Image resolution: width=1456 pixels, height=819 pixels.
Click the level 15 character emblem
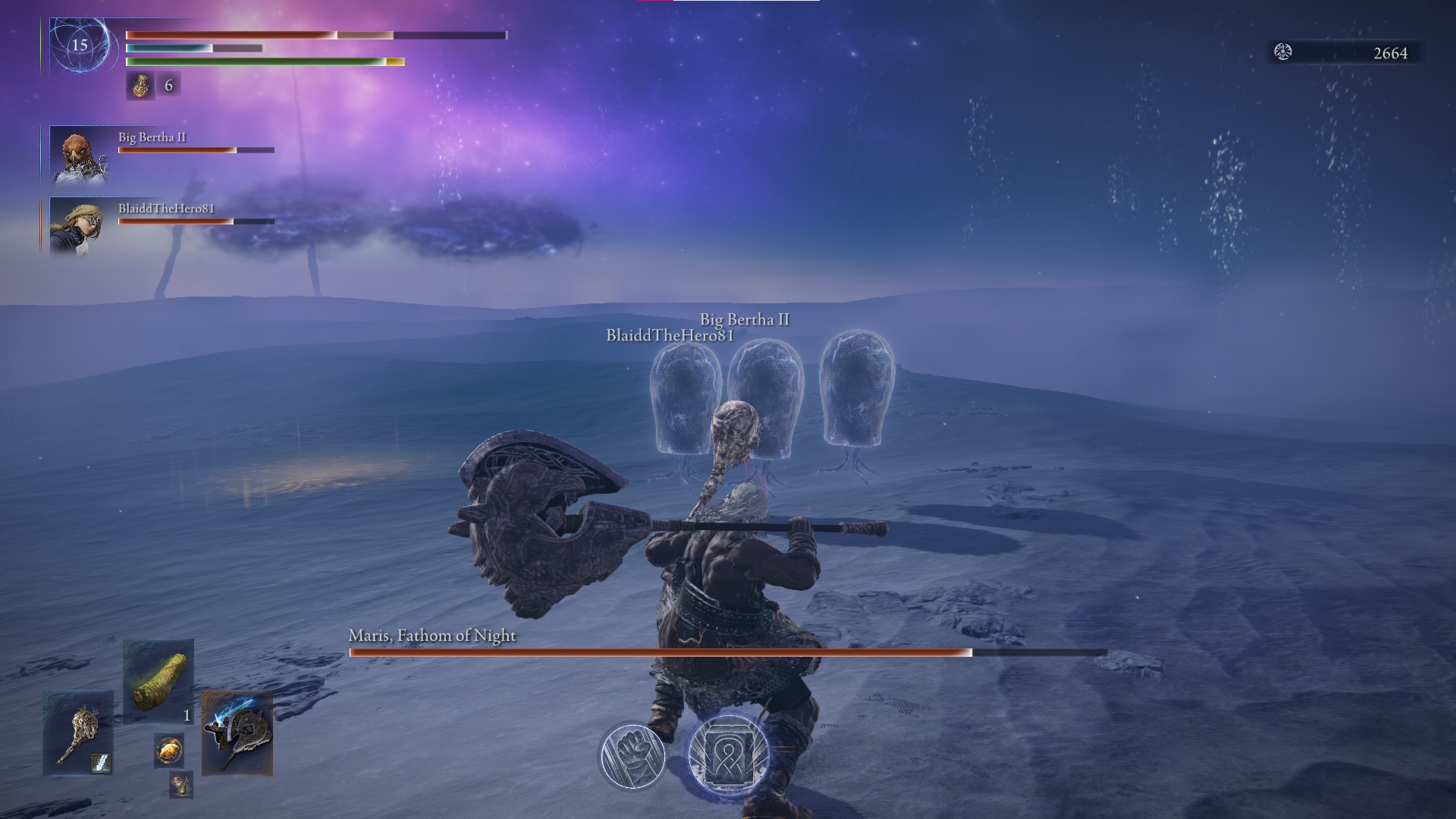80,45
